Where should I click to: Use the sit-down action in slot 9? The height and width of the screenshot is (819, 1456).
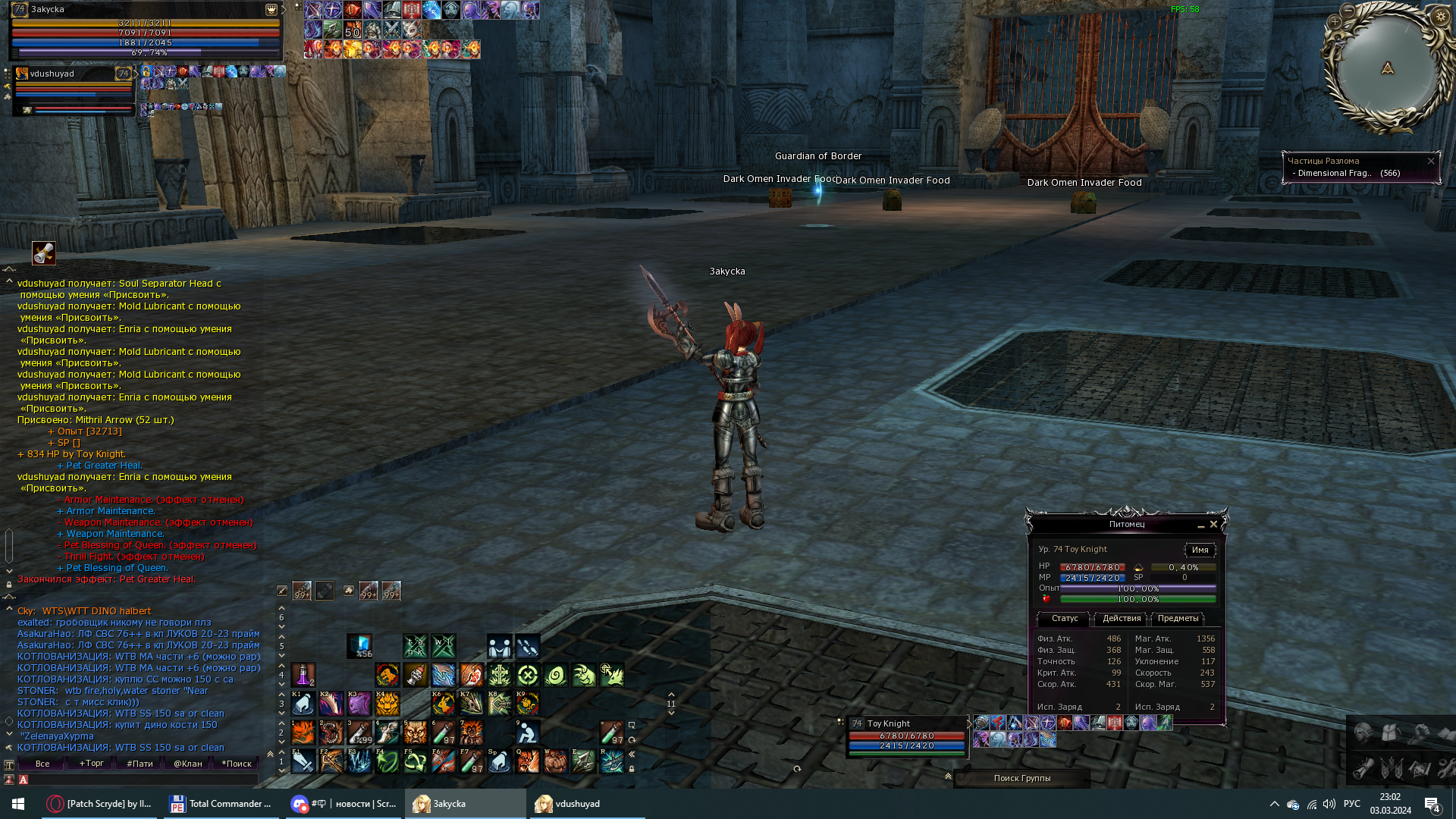tap(527, 732)
